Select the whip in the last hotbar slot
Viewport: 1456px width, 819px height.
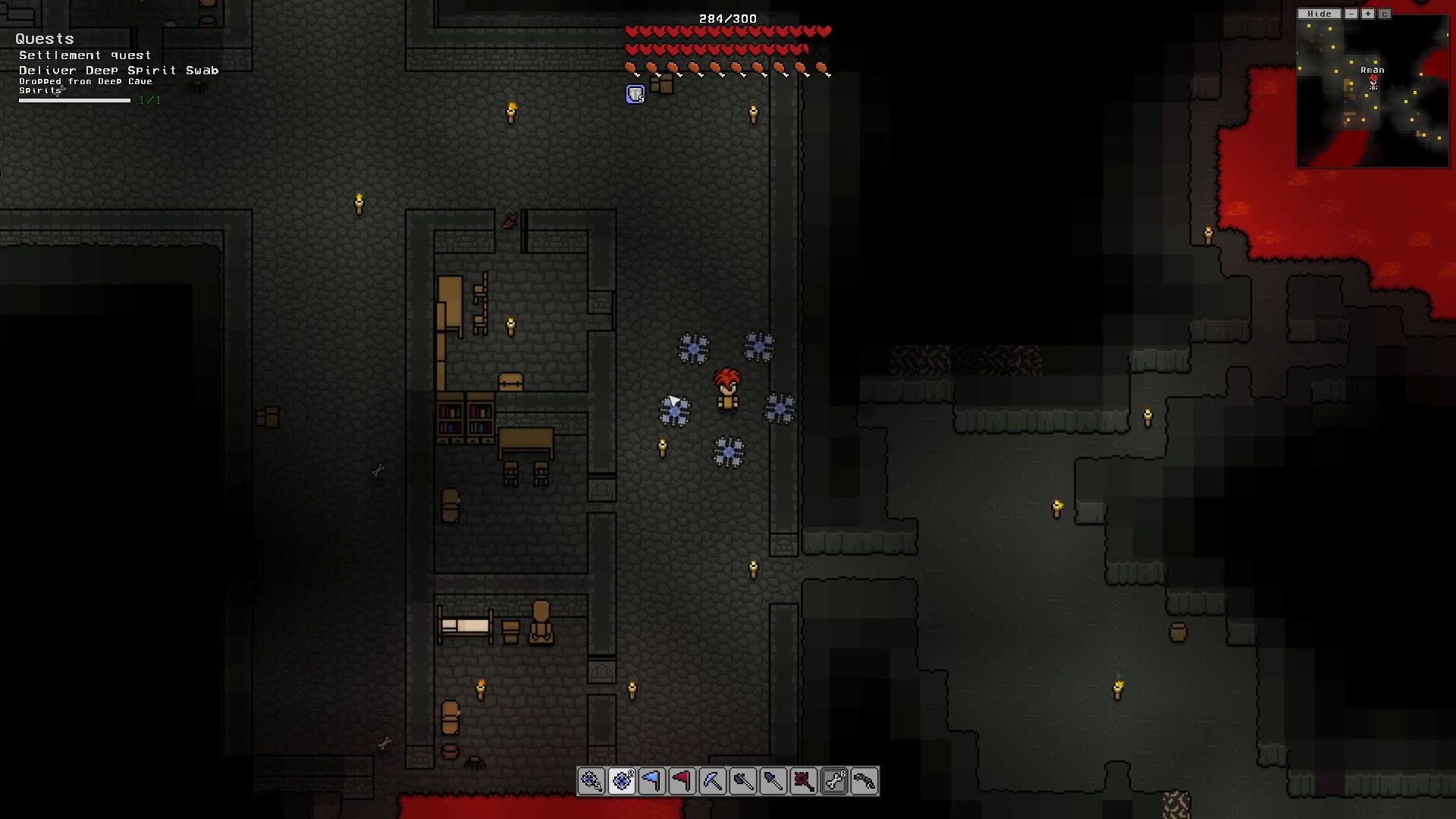tap(865, 782)
